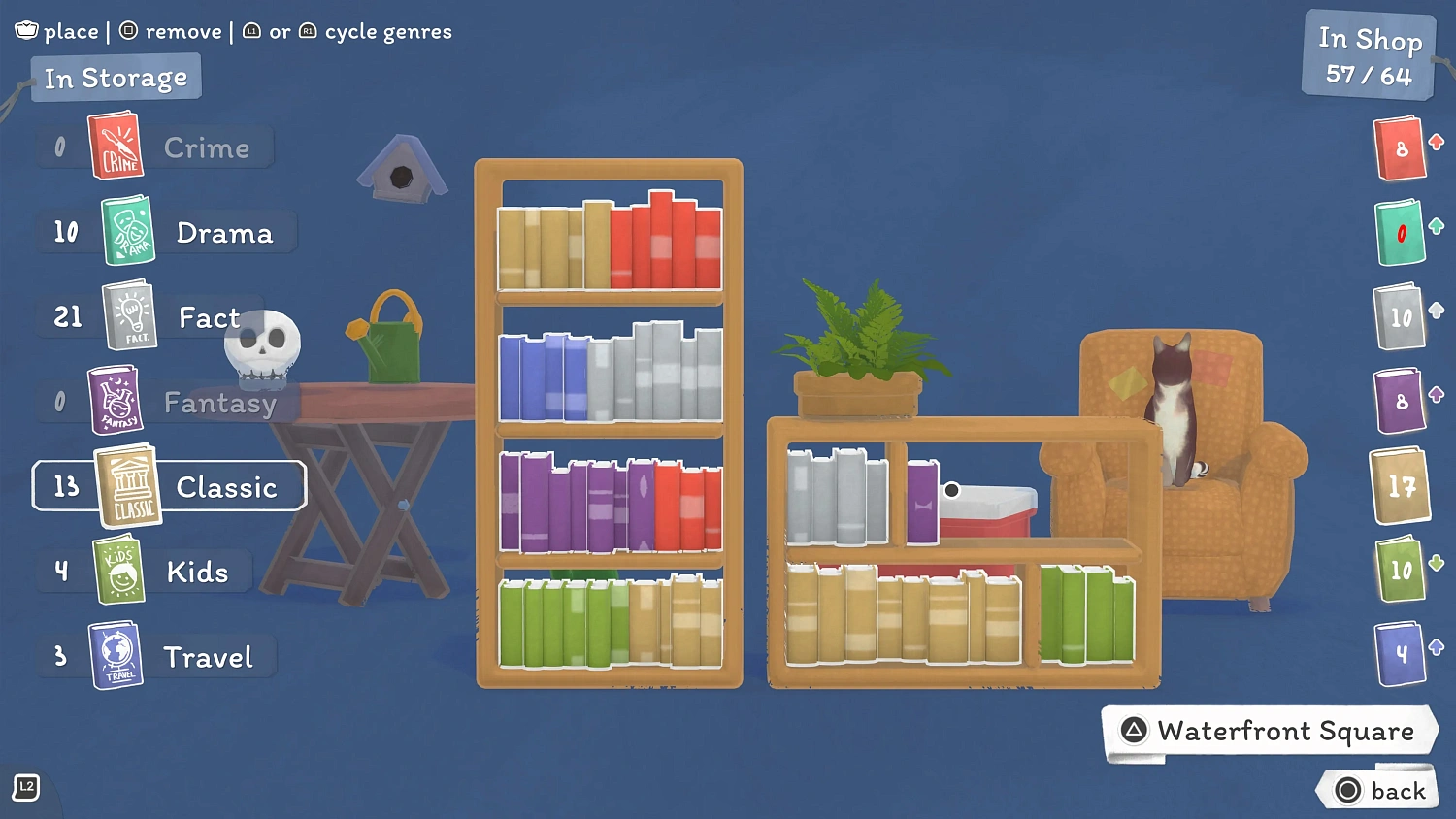The height and width of the screenshot is (819, 1456).
Task: Click the remove square icon in the top bar
Action: [x=127, y=30]
